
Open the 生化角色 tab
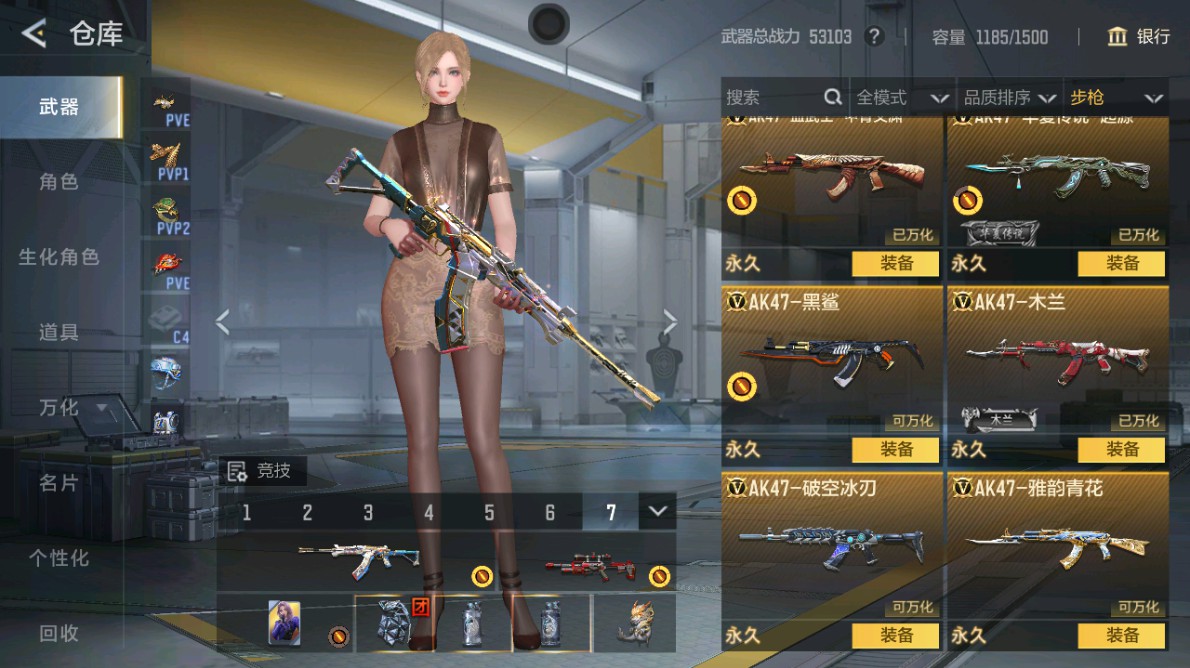(59, 257)
